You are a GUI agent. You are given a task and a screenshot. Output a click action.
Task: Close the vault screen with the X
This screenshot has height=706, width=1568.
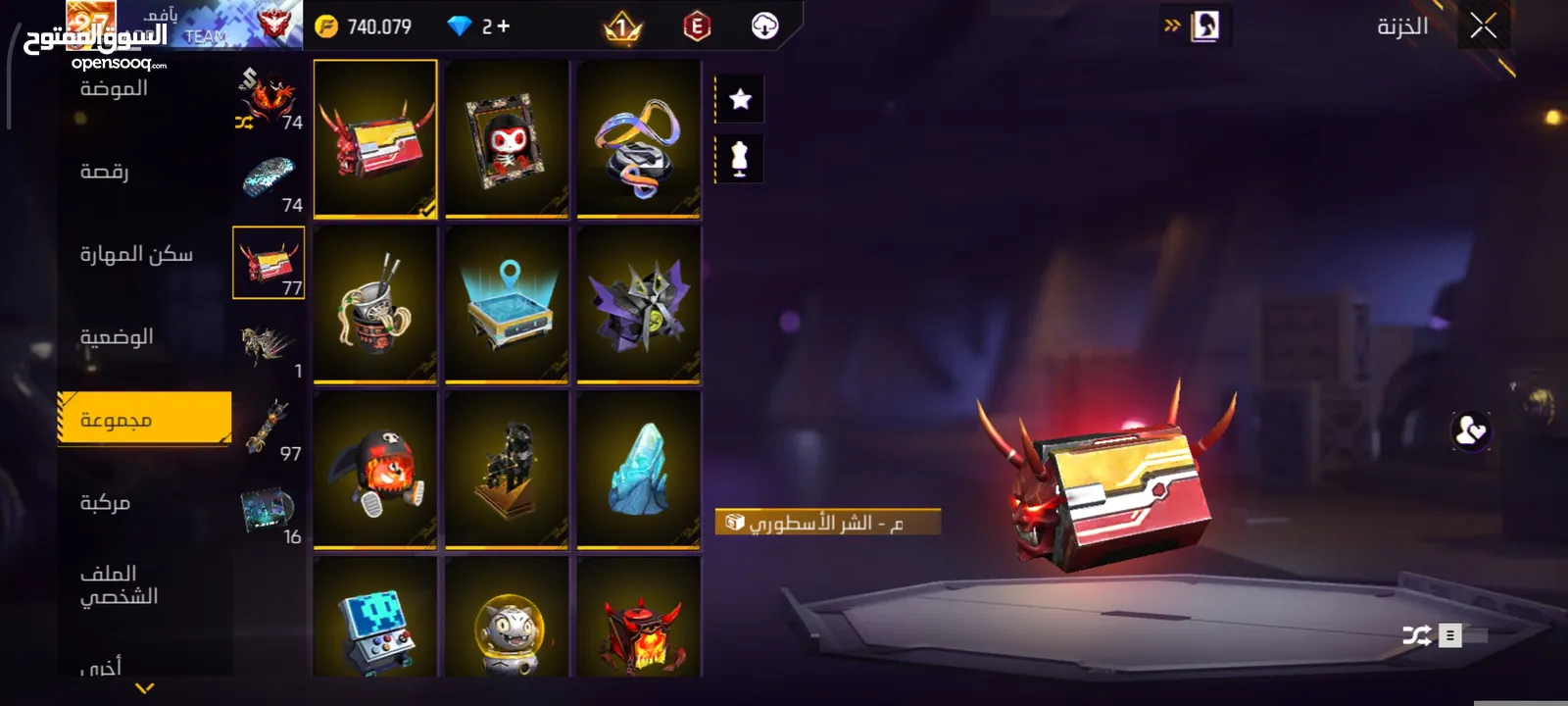[x=1483, y=26]
